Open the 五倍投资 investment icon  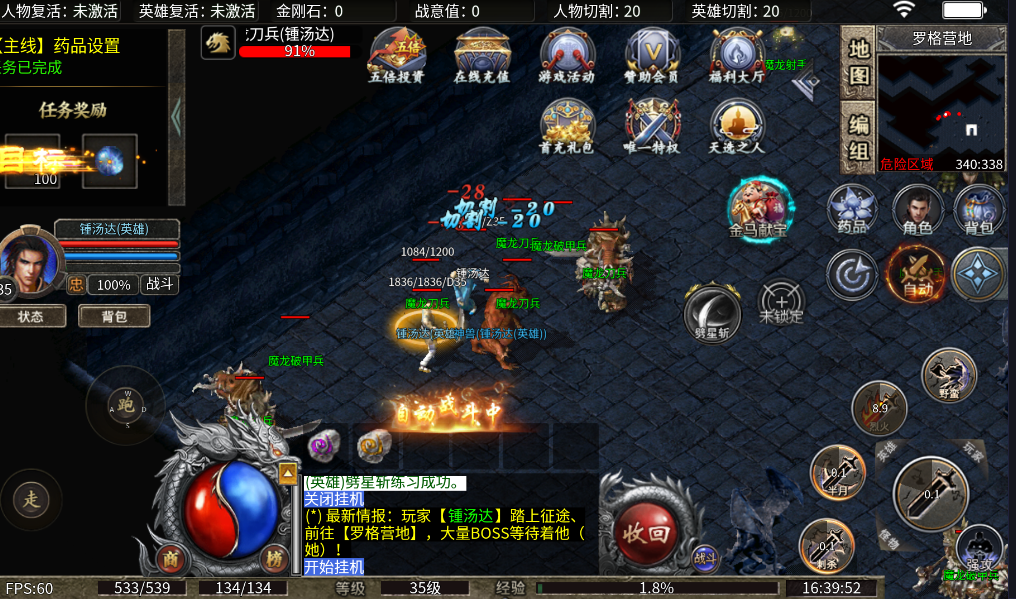pyautogui.click(x=396, y=55)
